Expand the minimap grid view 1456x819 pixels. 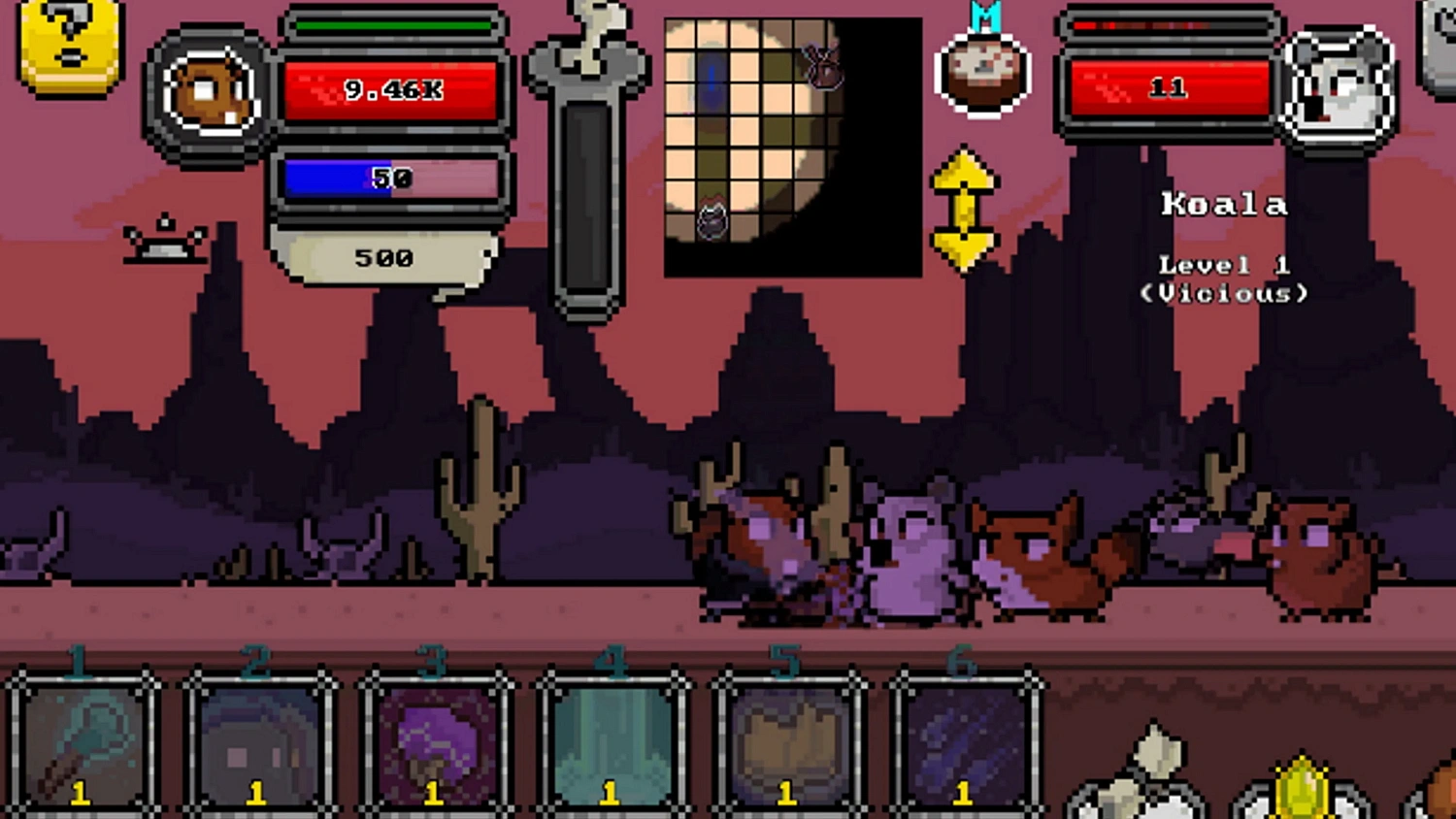791,146
